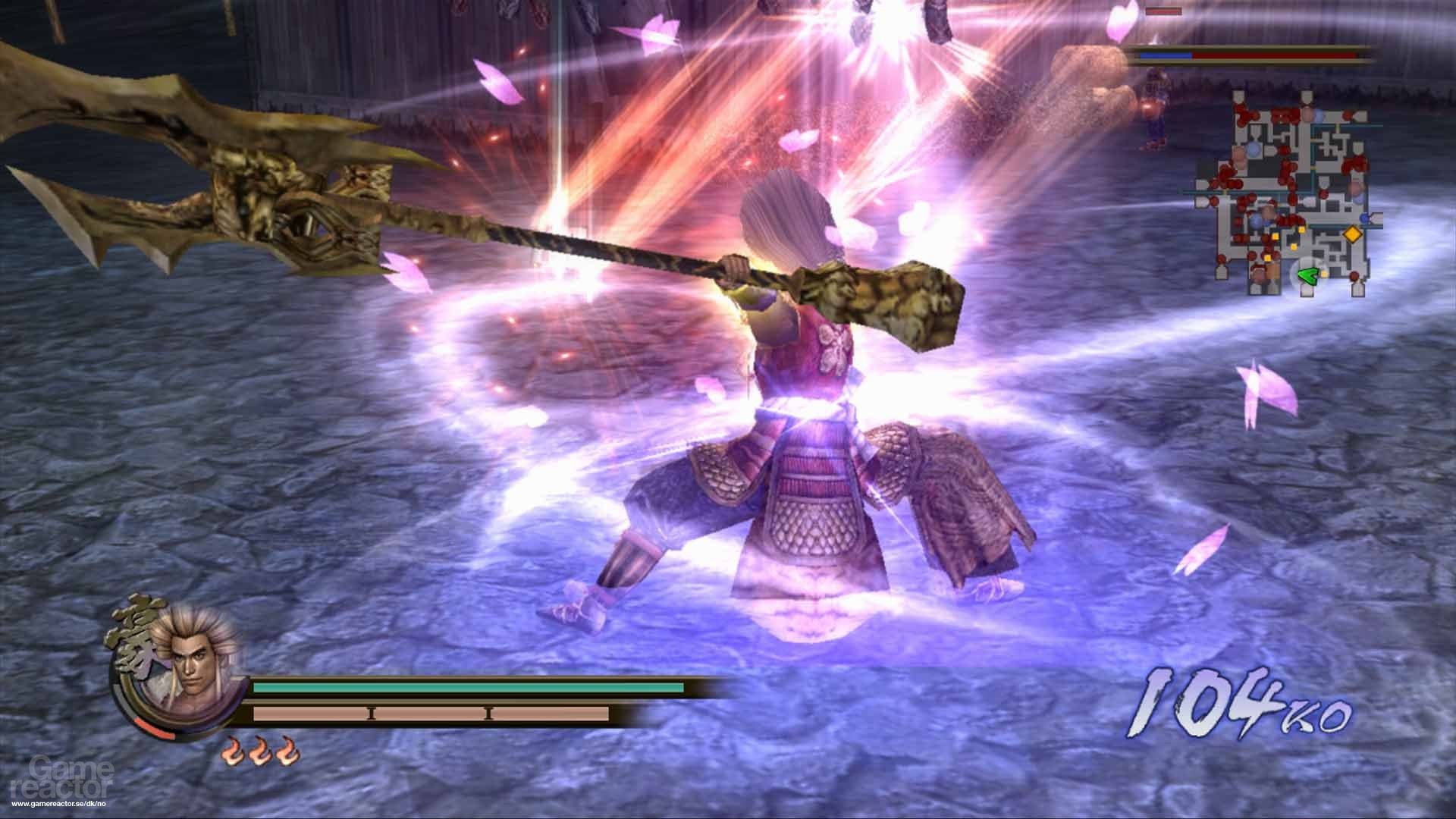
Task: Select the green player arrow on the minimap
Action: coord(1307,275)
